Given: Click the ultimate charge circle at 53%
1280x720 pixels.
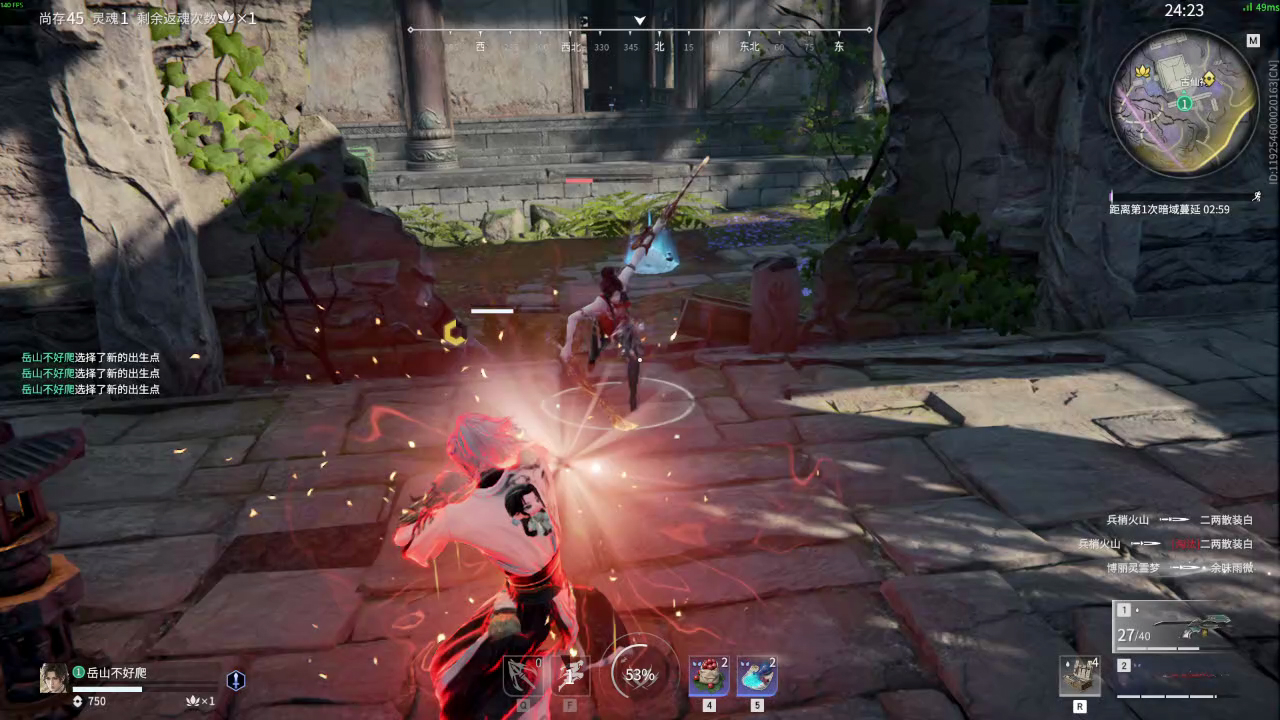Looking at the screenshot, I should 640,675.
